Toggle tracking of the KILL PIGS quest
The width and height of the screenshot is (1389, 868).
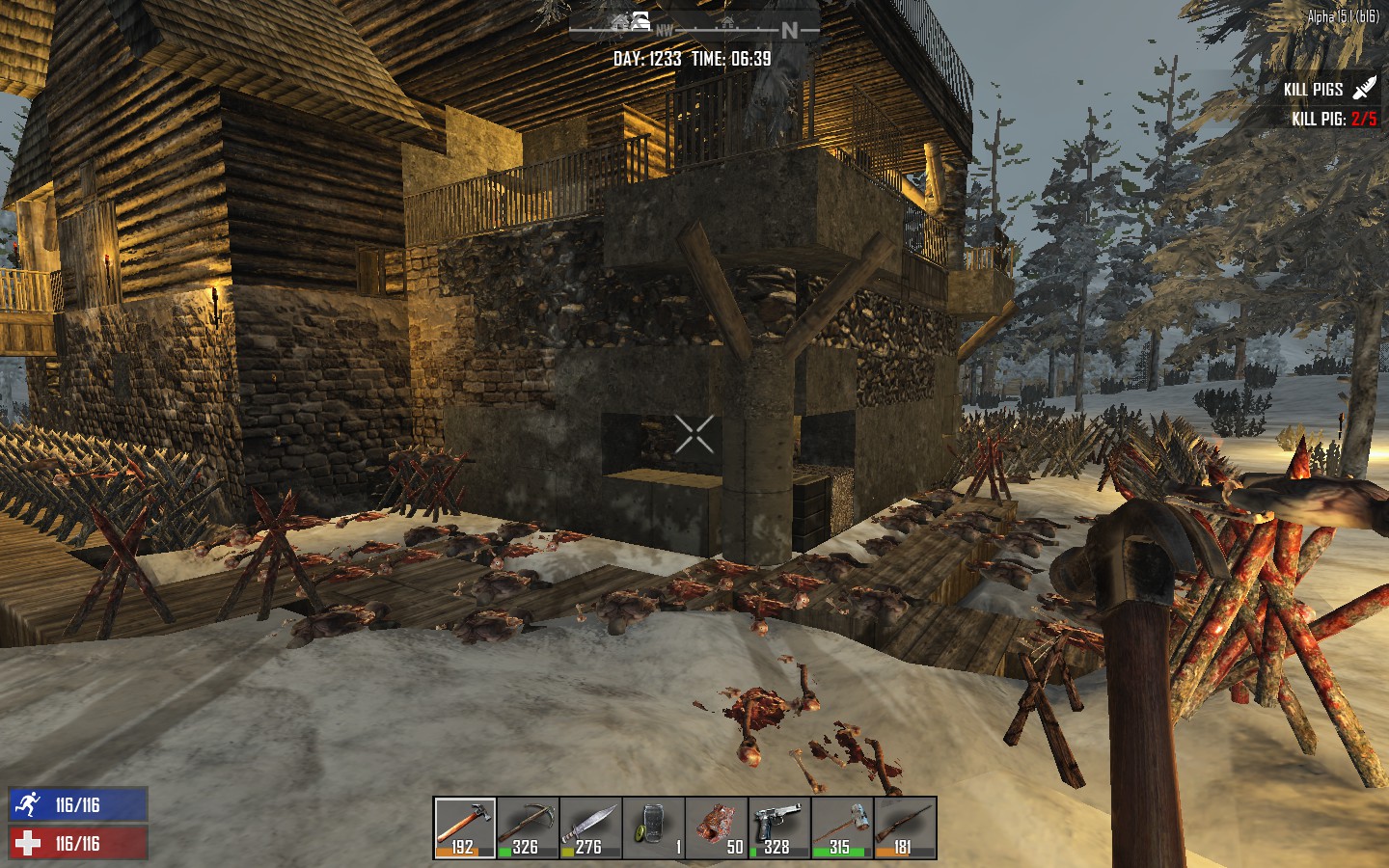point(1315,88)
